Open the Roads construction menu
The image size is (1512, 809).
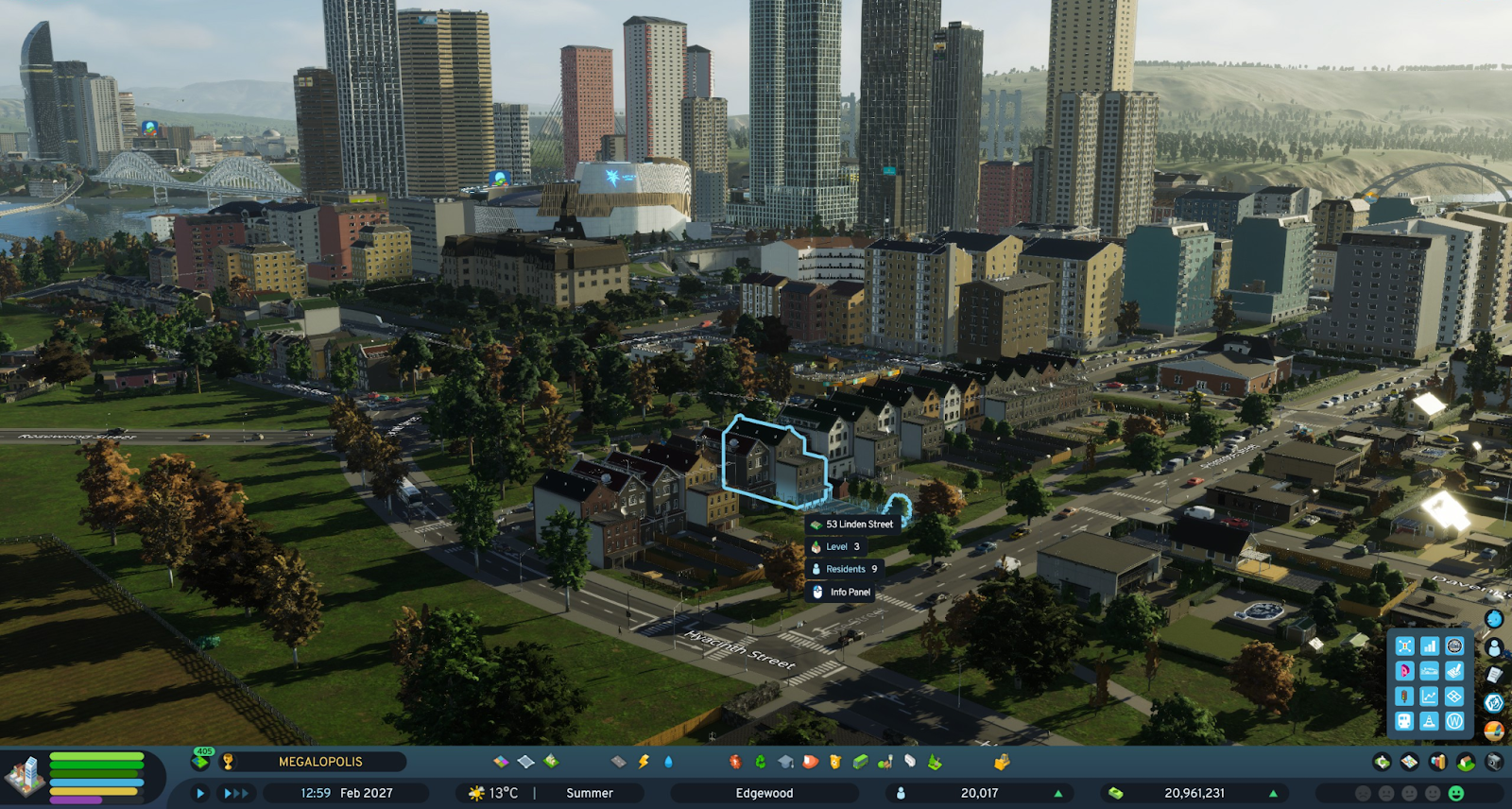(x=619, y=762)
